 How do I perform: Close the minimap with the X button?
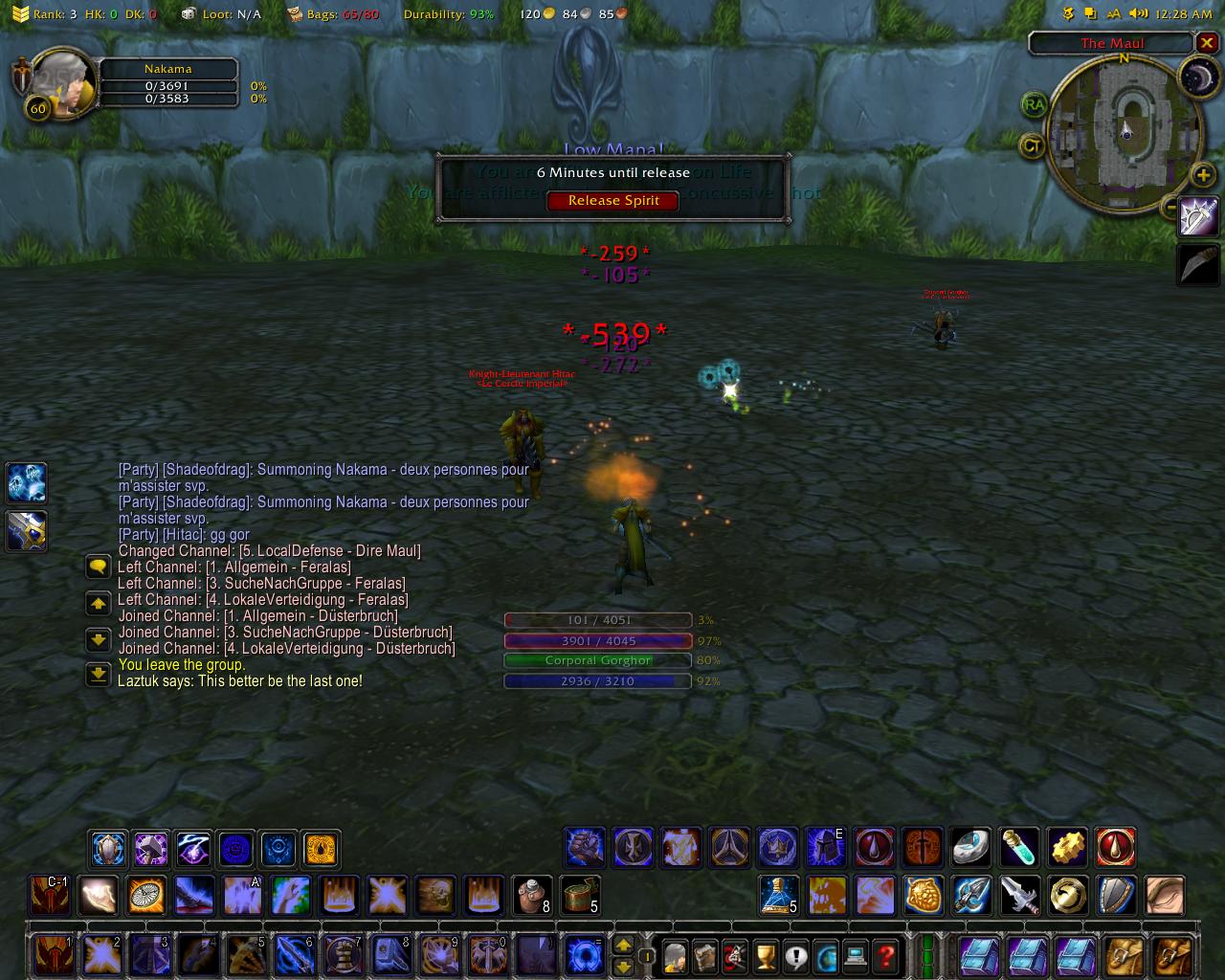(1207, 43)
